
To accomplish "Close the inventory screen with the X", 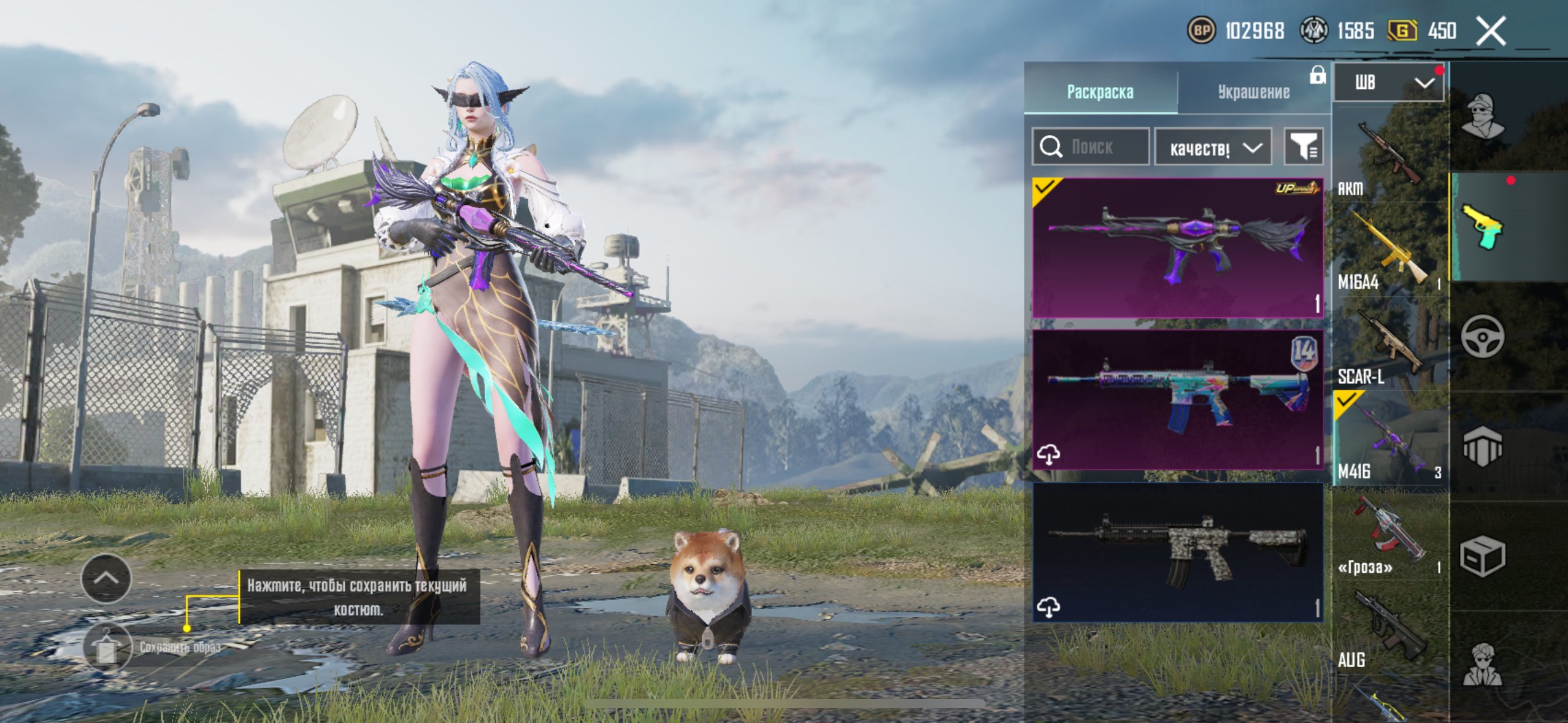I will coord(1491,31).
